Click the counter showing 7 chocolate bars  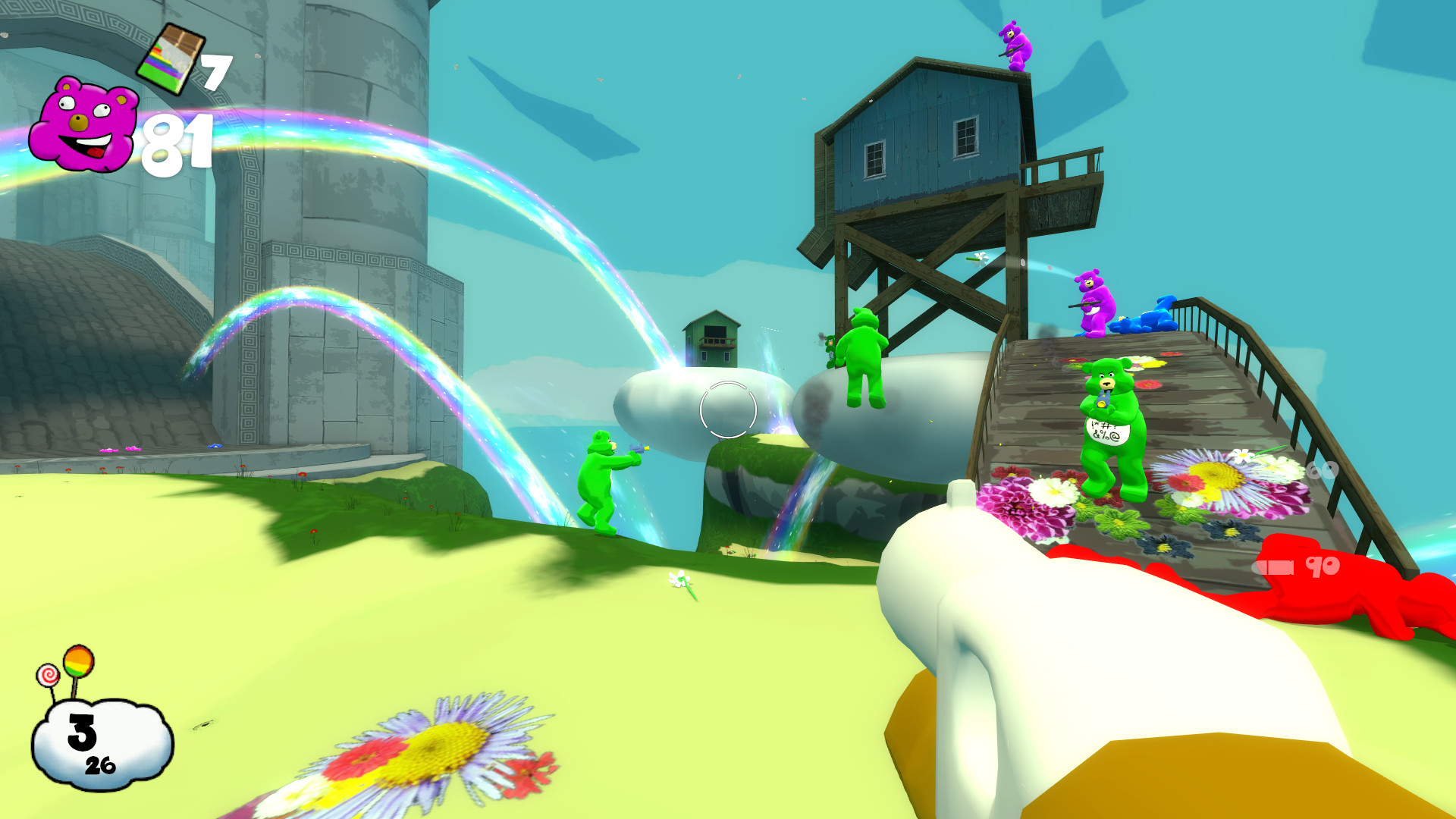pyautogui.click(x=215, y=72)
